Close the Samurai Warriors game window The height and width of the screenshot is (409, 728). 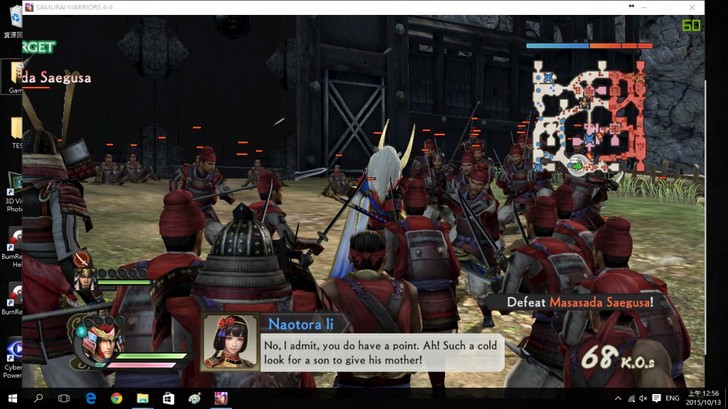[x=690, y=7]
